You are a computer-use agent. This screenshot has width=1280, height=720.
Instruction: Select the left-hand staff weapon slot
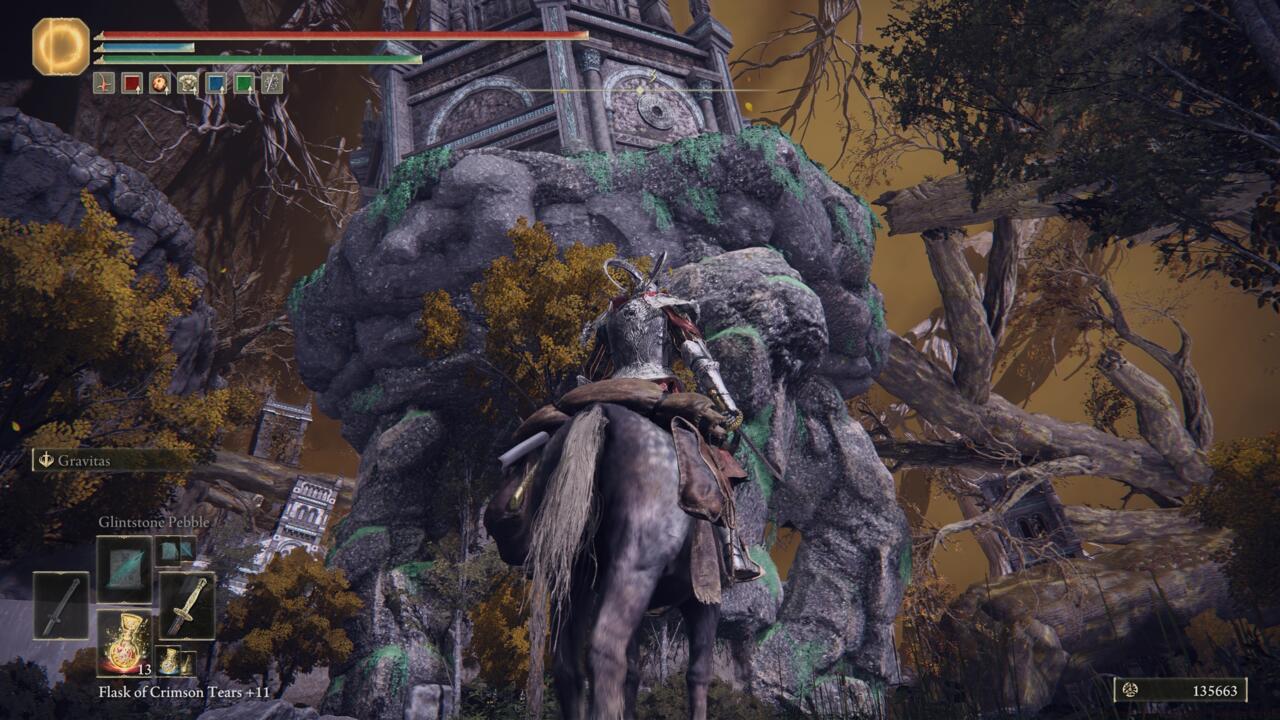pyautogui.click(x=61, y=605)
